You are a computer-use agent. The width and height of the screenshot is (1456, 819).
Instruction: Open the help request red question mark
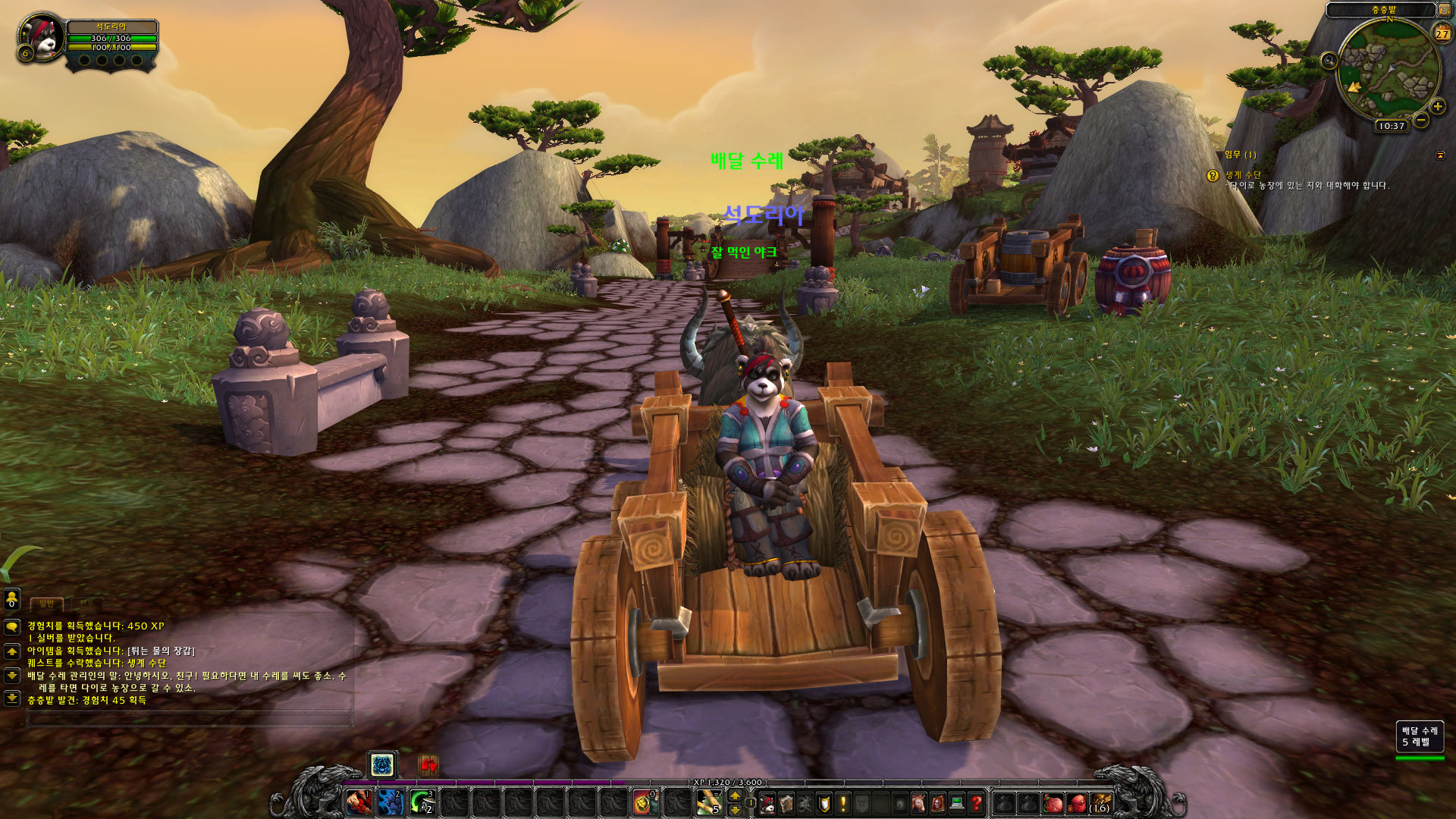tap(977, 802)
